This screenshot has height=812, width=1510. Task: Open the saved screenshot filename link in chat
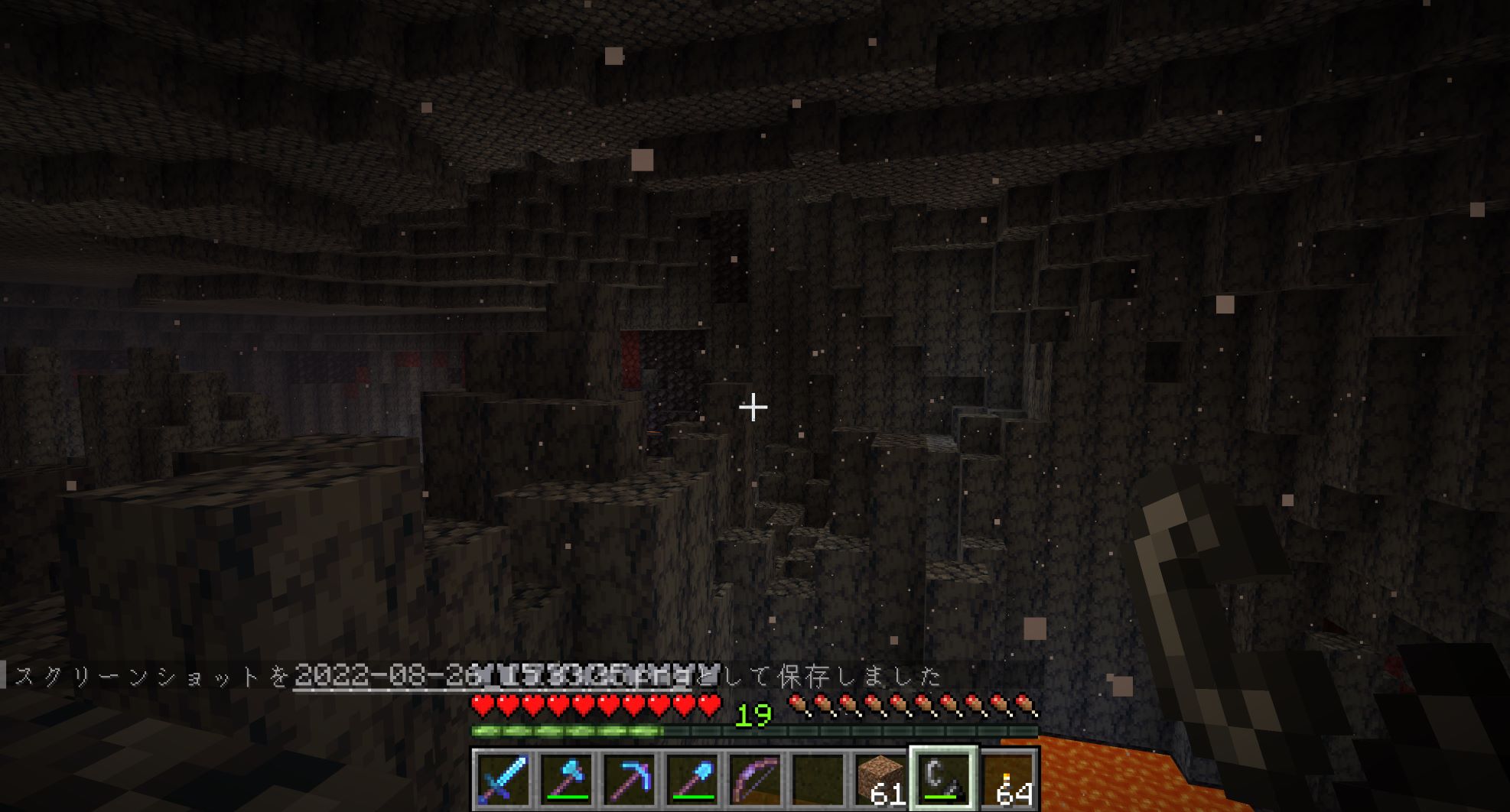[x=506, y=676]
